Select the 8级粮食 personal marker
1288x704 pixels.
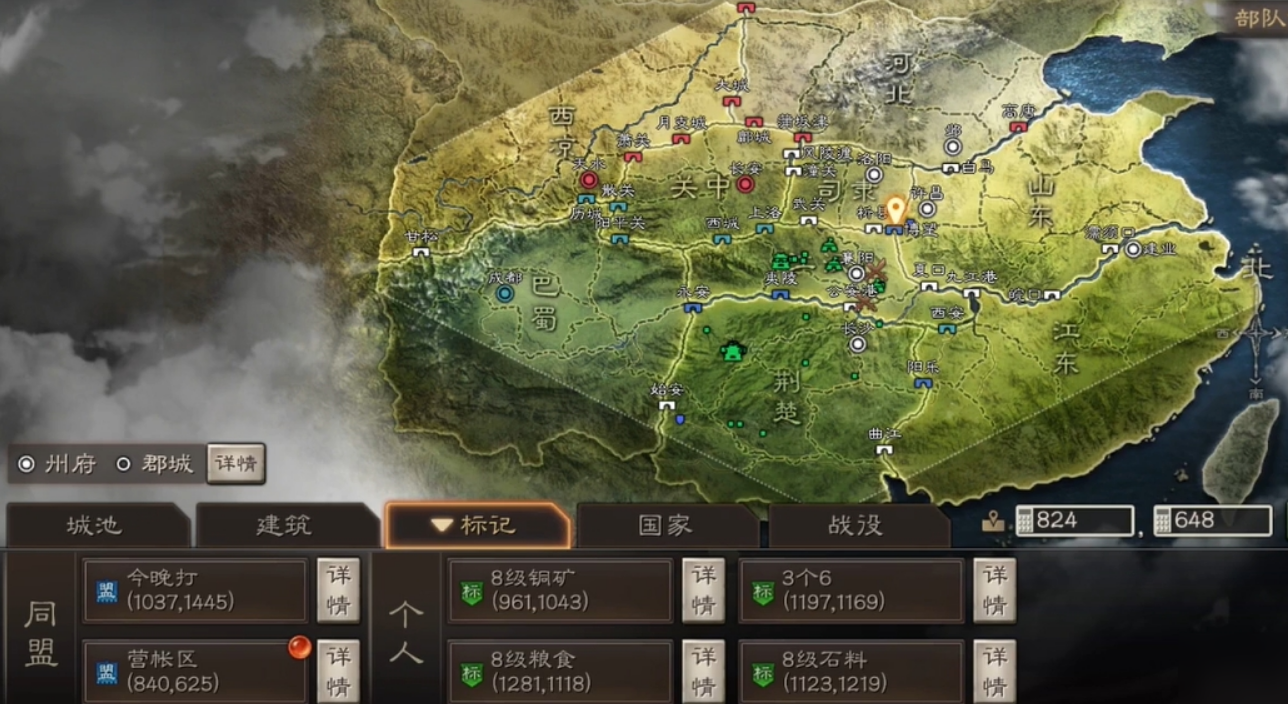560,671
